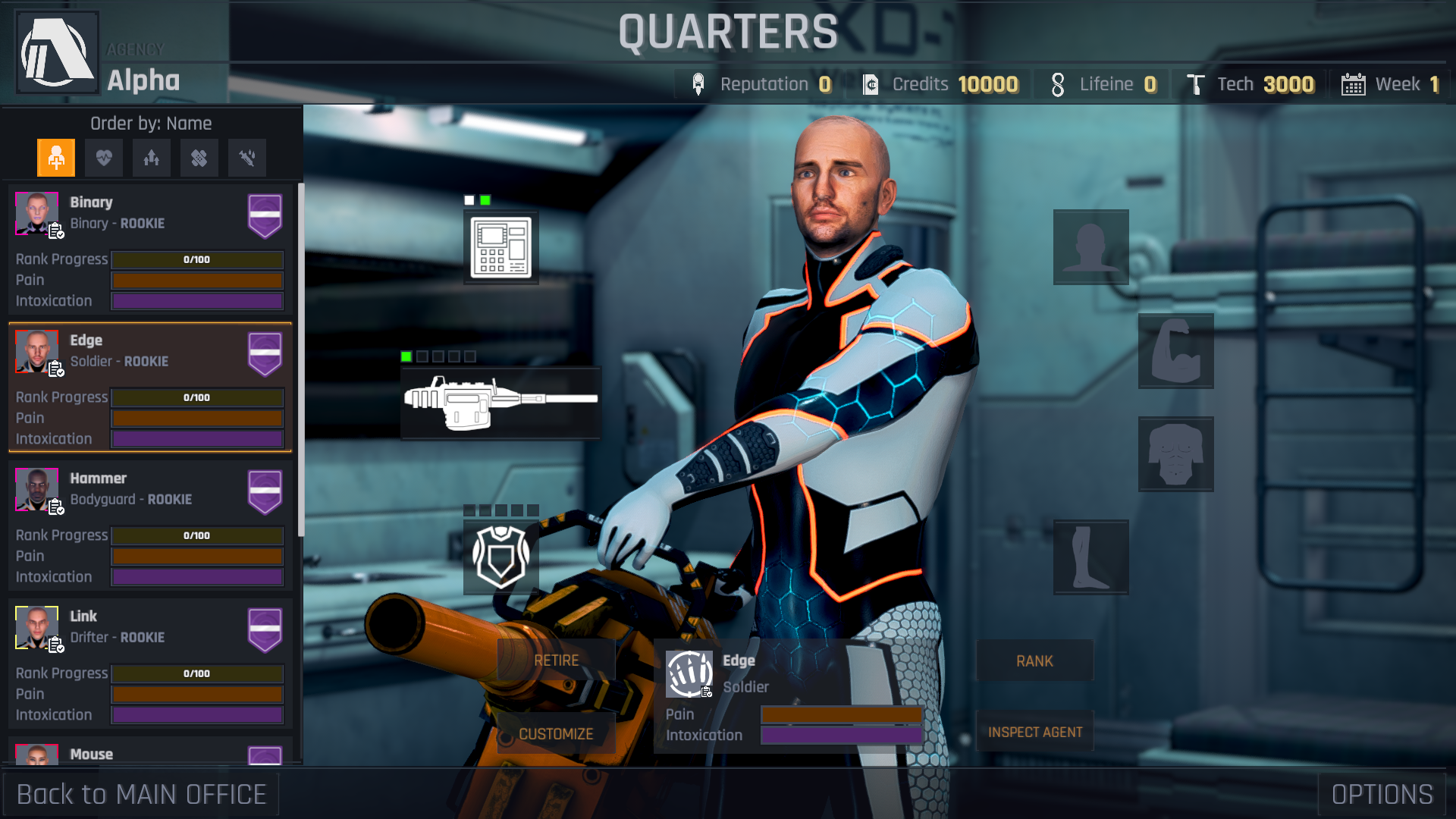
Task: Click Edge's intoxication bar
Action: pyautogui.click(x=840, y=735)
